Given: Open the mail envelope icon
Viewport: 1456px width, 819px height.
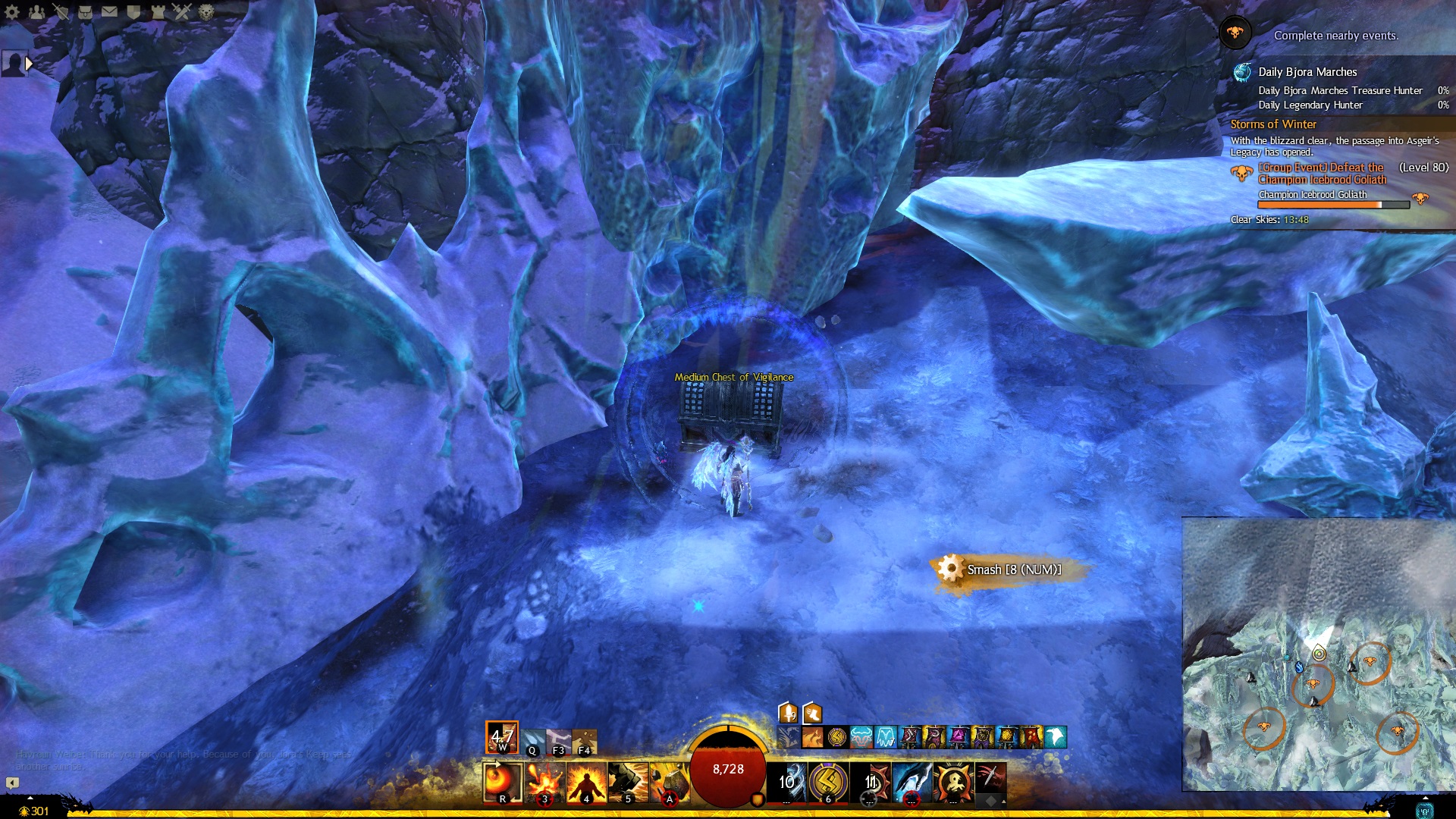Looking at the screenshot, I should [x=109, y=11].
